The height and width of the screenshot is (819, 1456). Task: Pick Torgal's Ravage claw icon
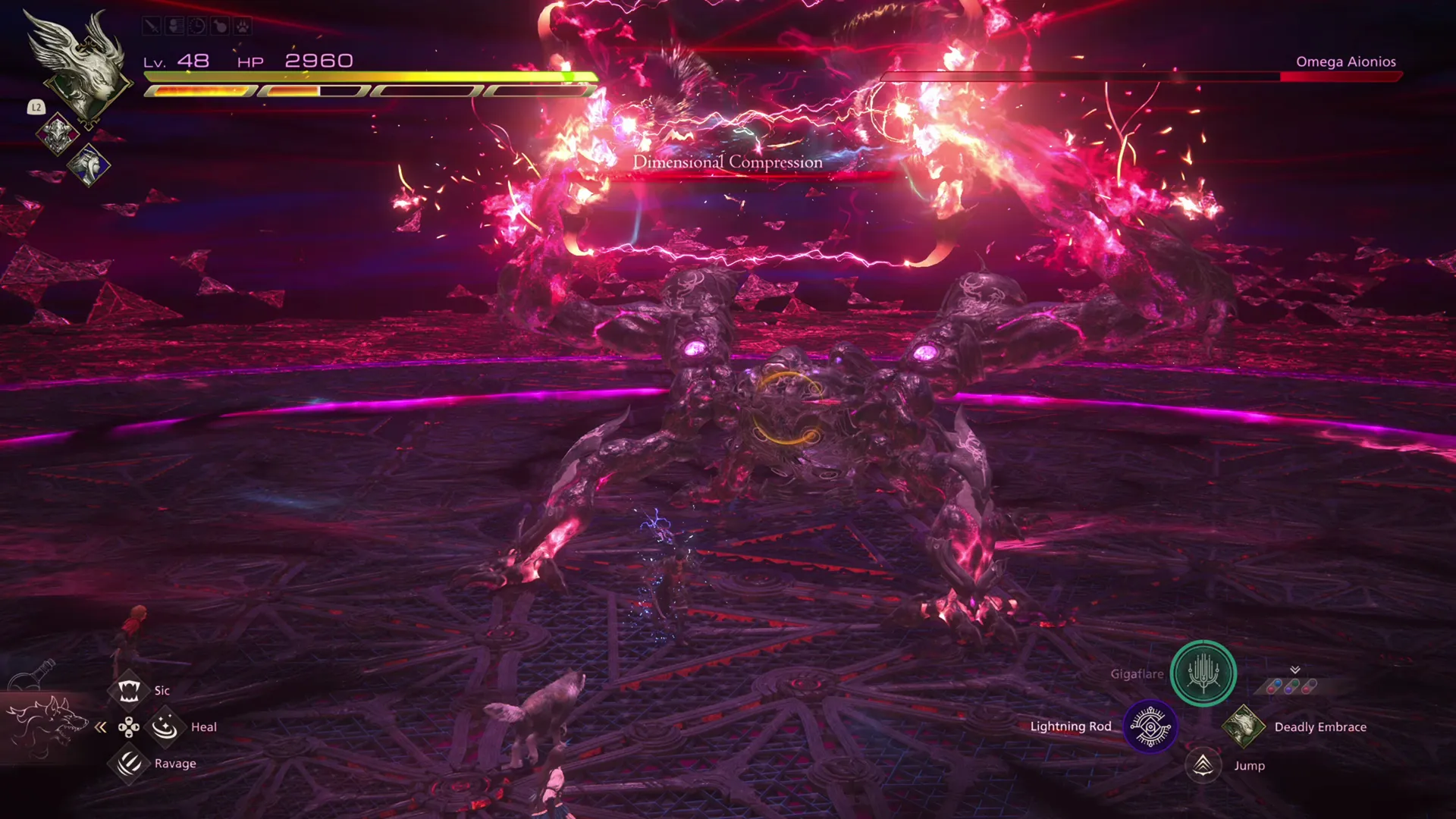point(127,762)
